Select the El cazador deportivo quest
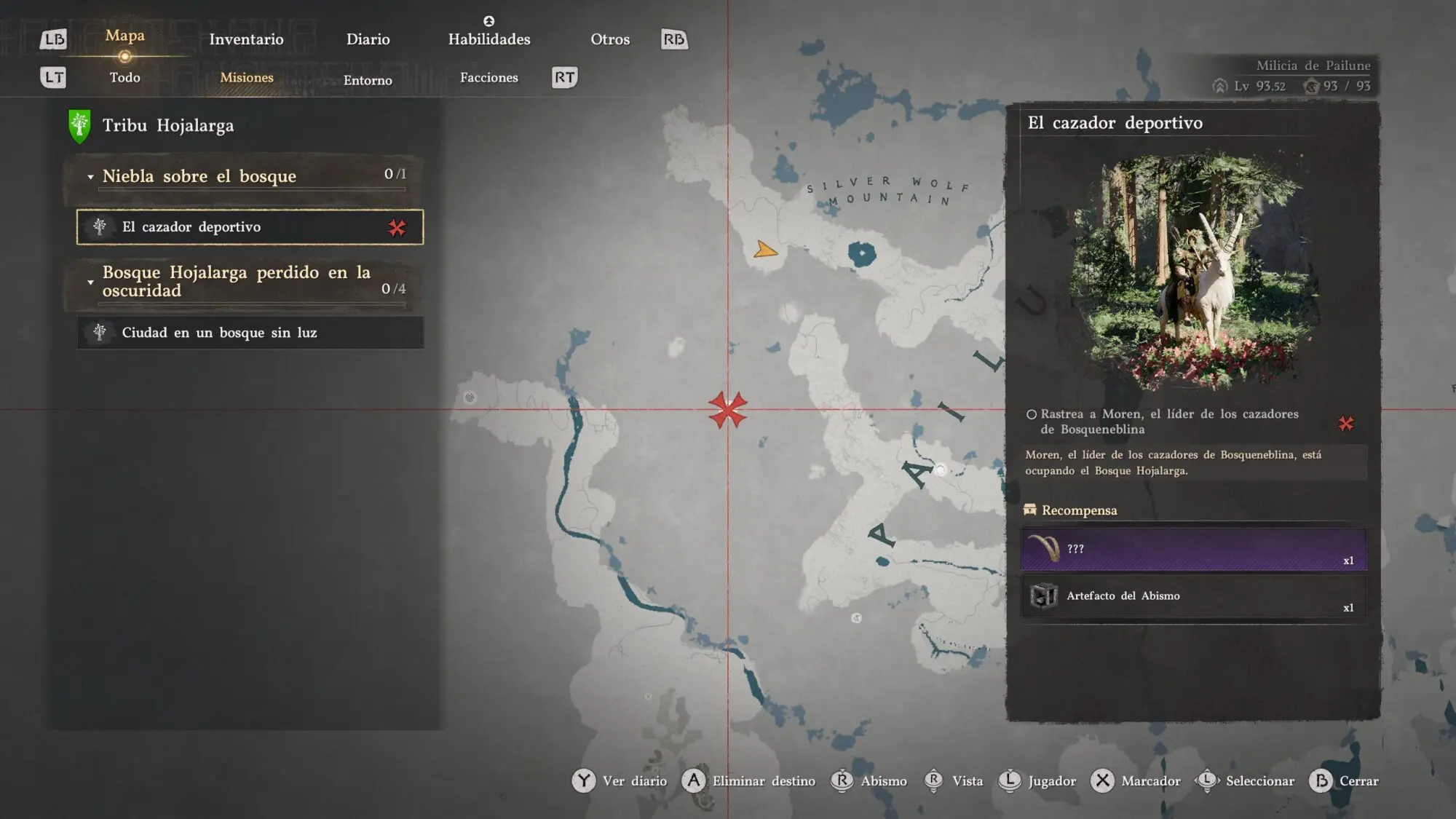Image resolution: width=1456 pixels, height=819 pixels. tap(250, 227)
